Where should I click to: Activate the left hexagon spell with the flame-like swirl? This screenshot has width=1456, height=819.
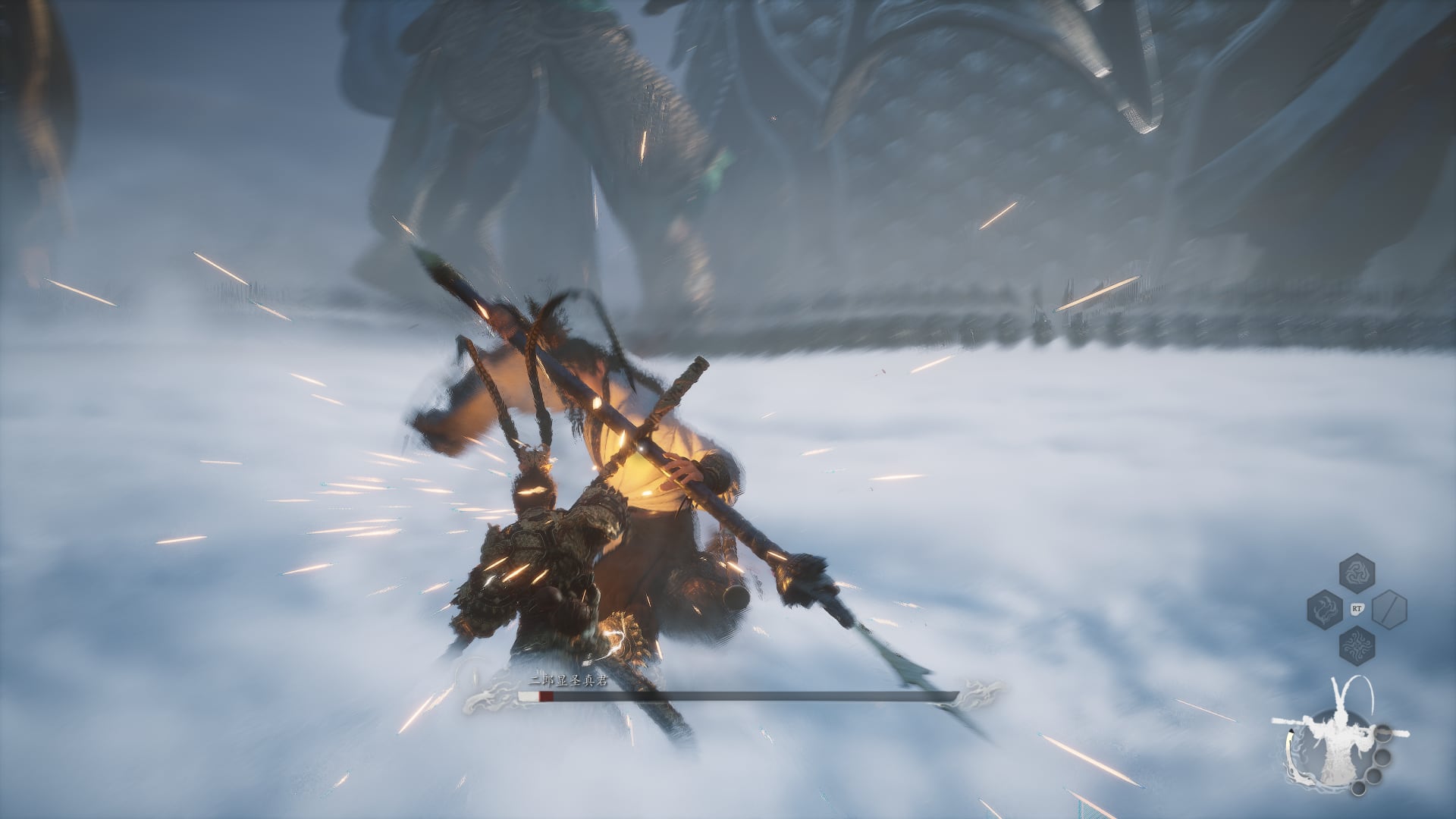pos(1325,608)
